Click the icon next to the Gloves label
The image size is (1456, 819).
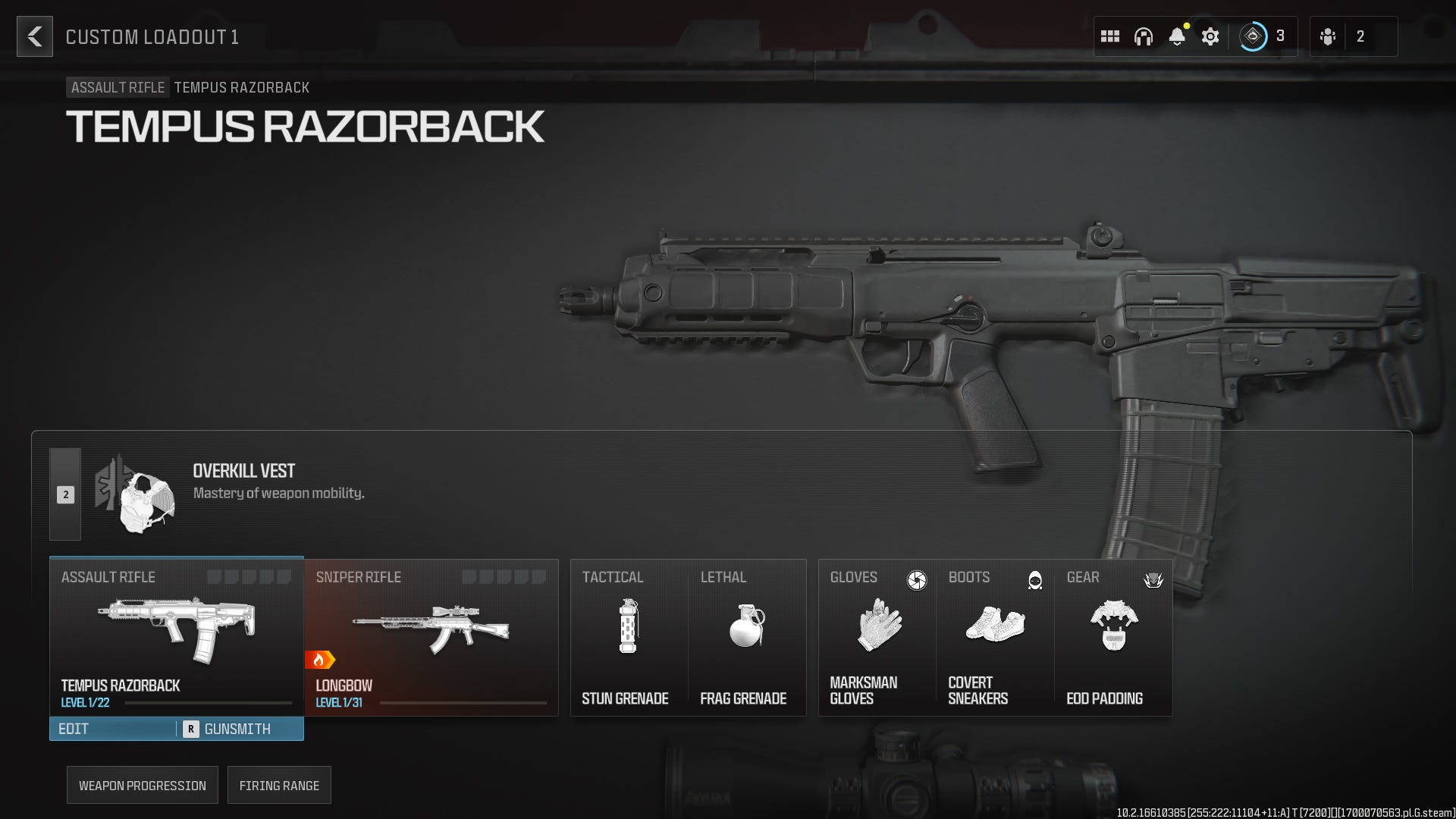[917, 579]
